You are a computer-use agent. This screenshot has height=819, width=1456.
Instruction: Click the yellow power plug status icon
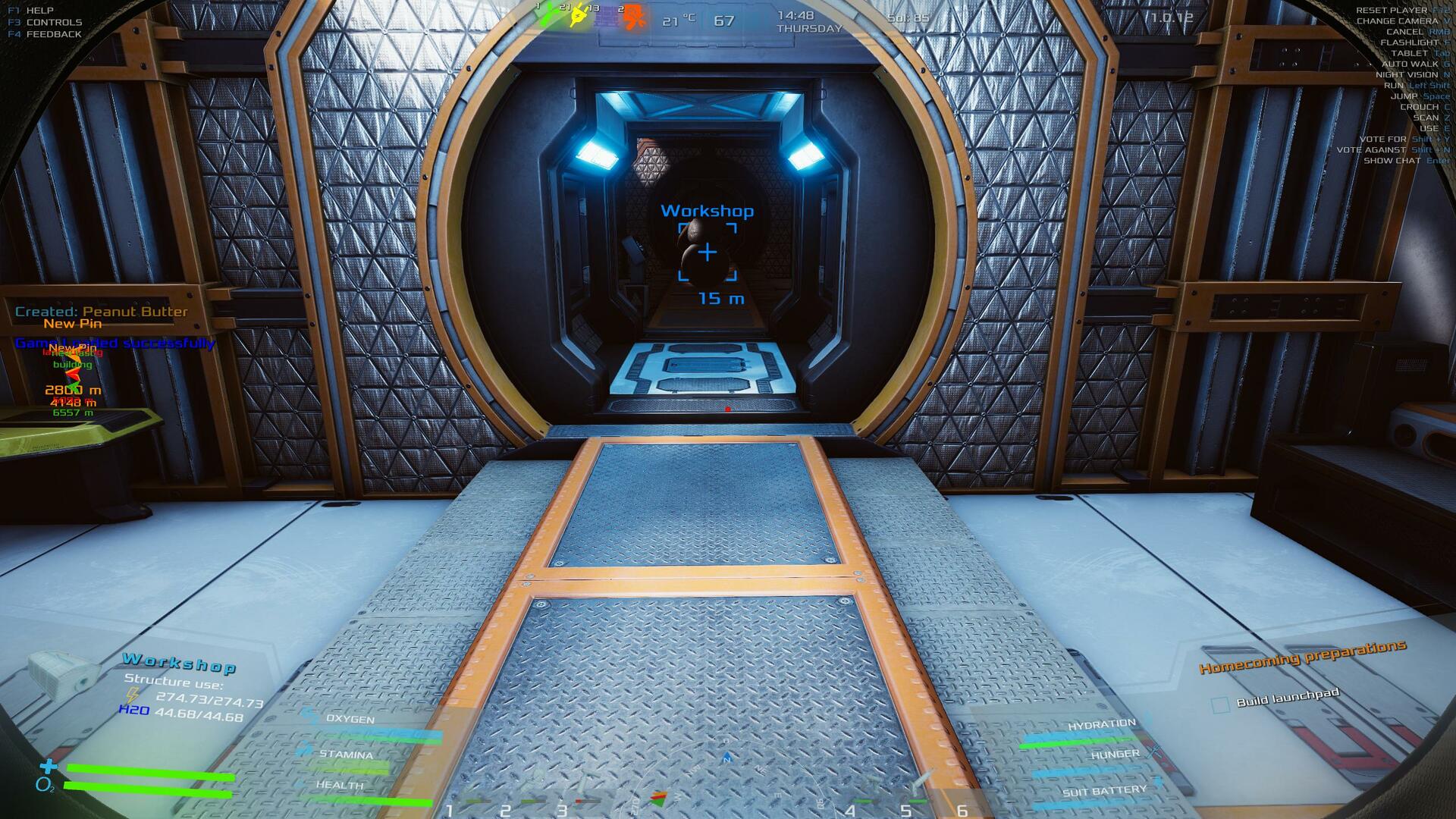tap(579, 15)
